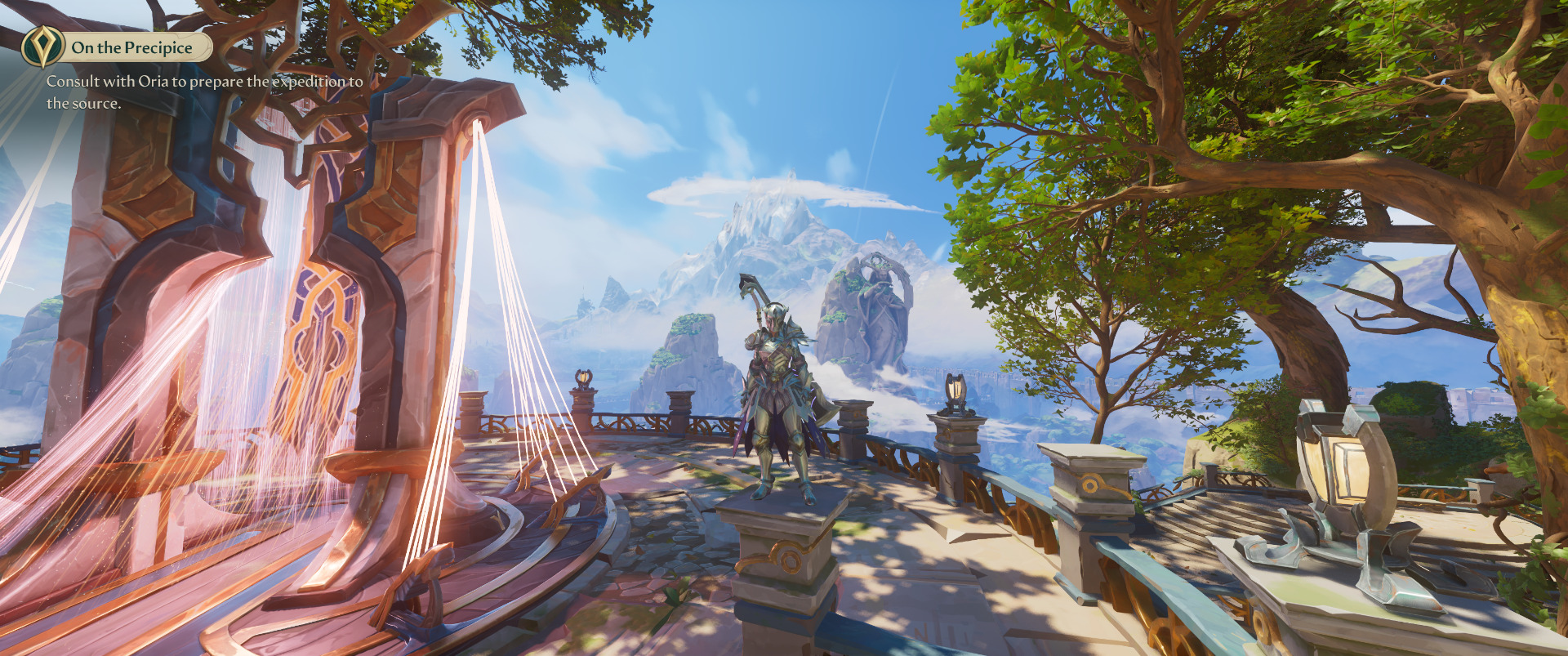1568x656 pixels.
Task: Open the On the Precipice quest tracker
Action: [132, 47]
